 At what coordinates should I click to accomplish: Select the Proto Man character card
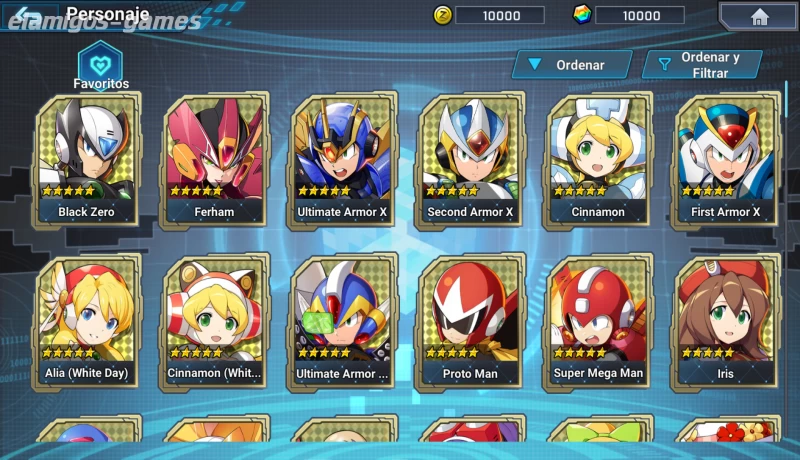pos(470,322)
